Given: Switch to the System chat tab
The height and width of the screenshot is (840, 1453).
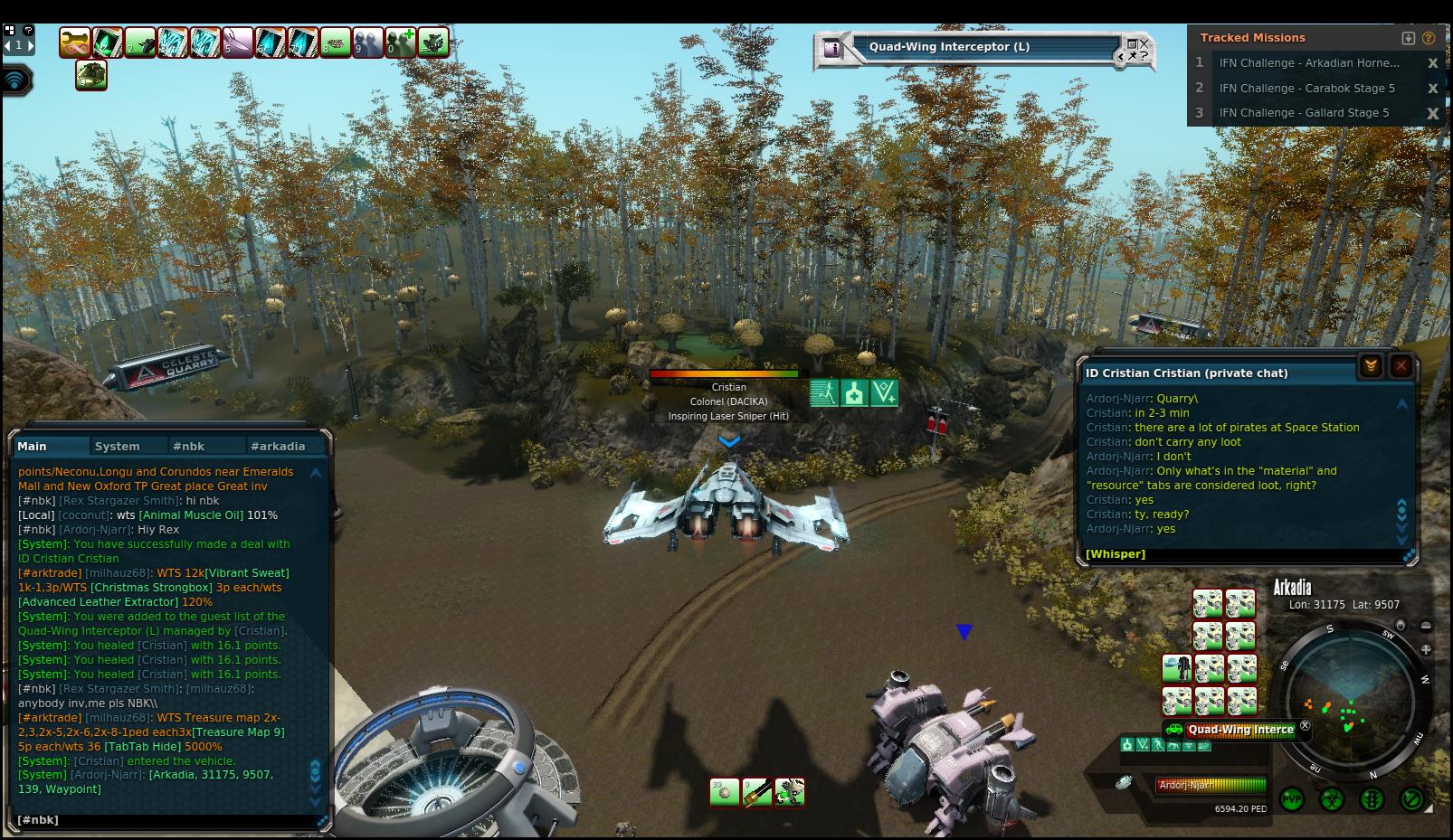Looking at the screenshot, I should [x=118, y=447].
